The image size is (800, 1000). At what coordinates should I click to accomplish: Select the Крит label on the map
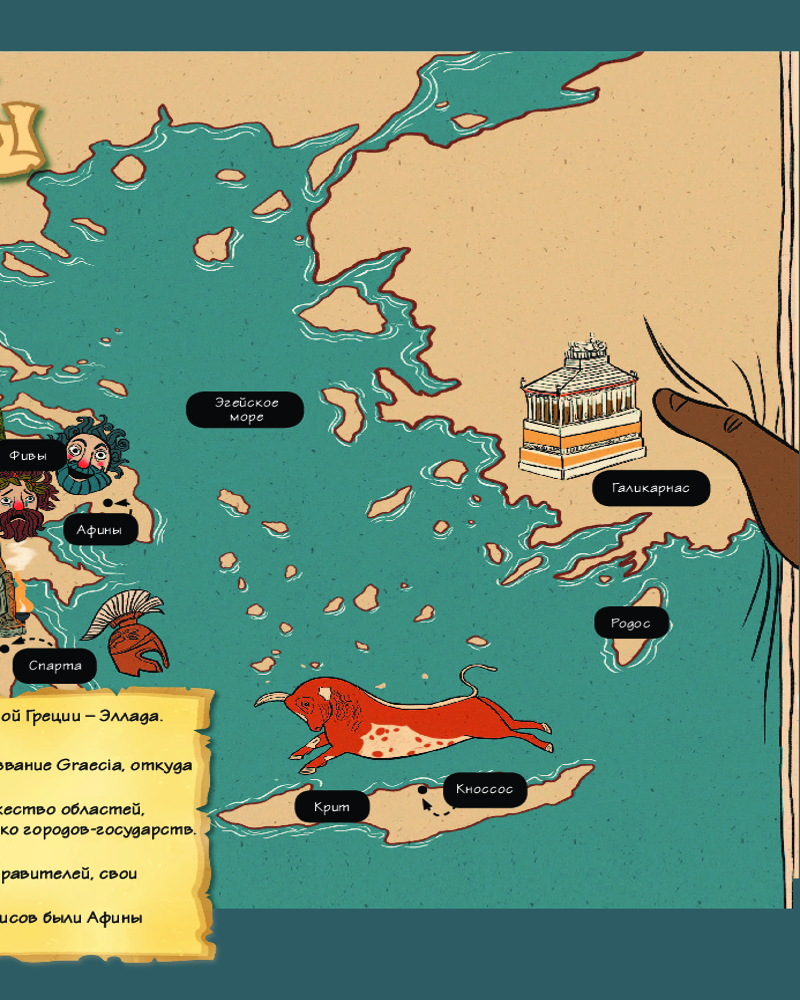331,806
